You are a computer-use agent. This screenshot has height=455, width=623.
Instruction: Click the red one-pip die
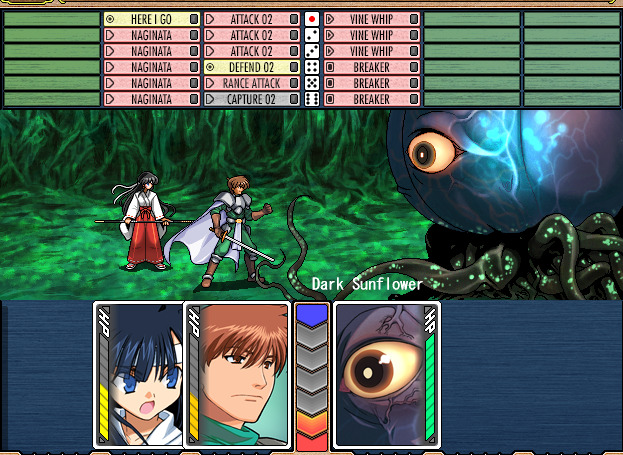pos(311,19)
